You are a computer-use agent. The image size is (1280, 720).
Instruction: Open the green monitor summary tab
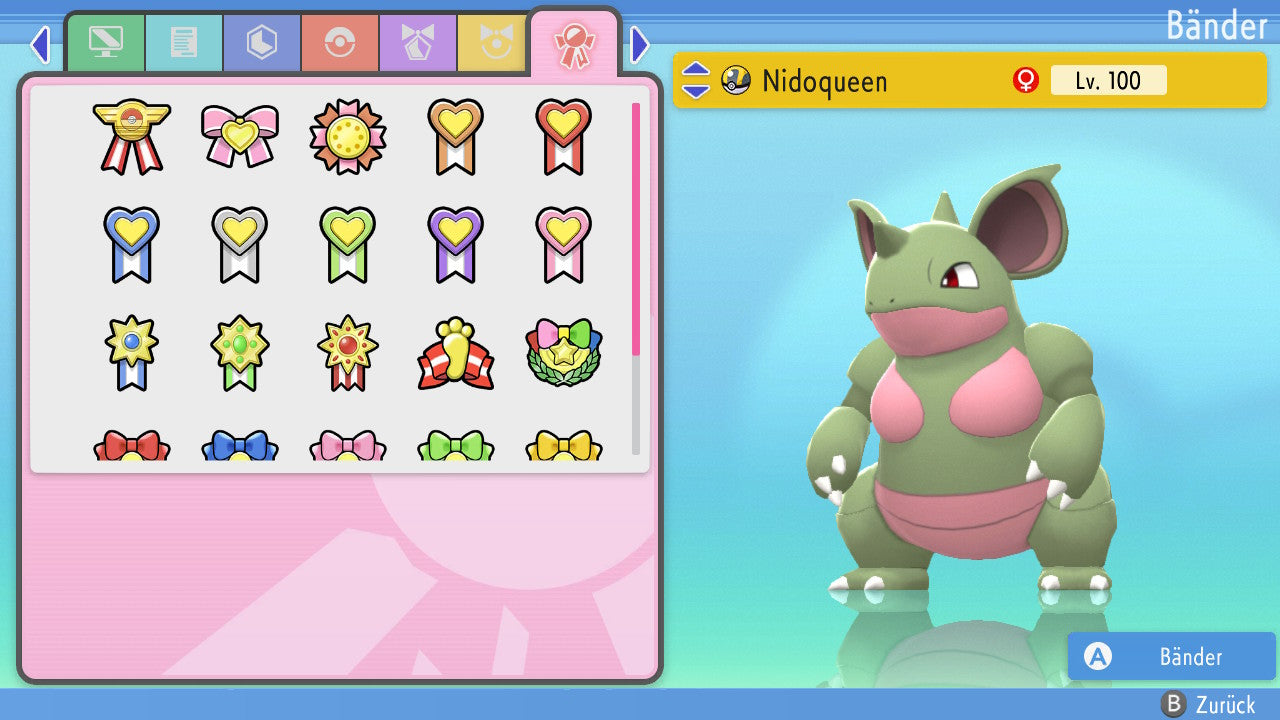(x=105, y=42)
